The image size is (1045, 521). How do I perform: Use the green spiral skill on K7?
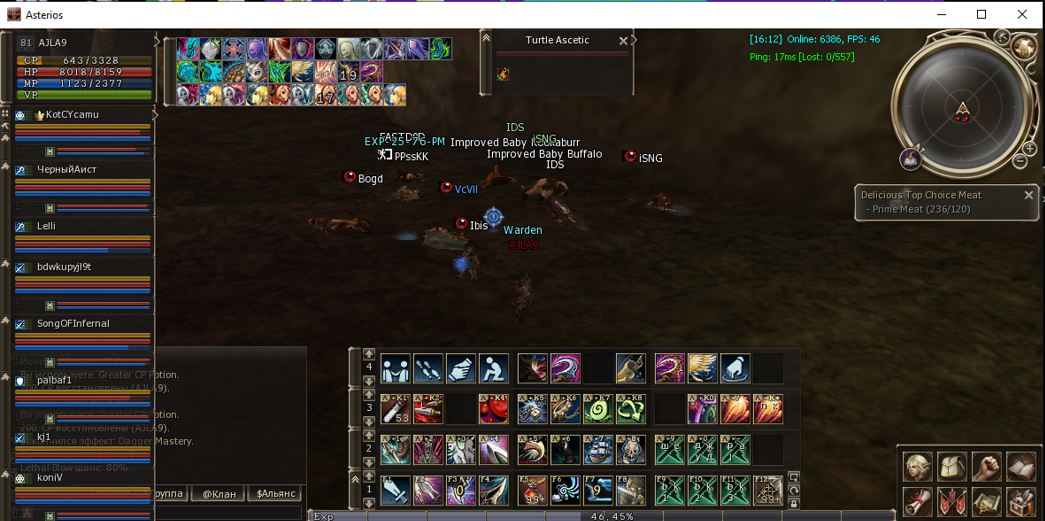(x=598, y=409)
